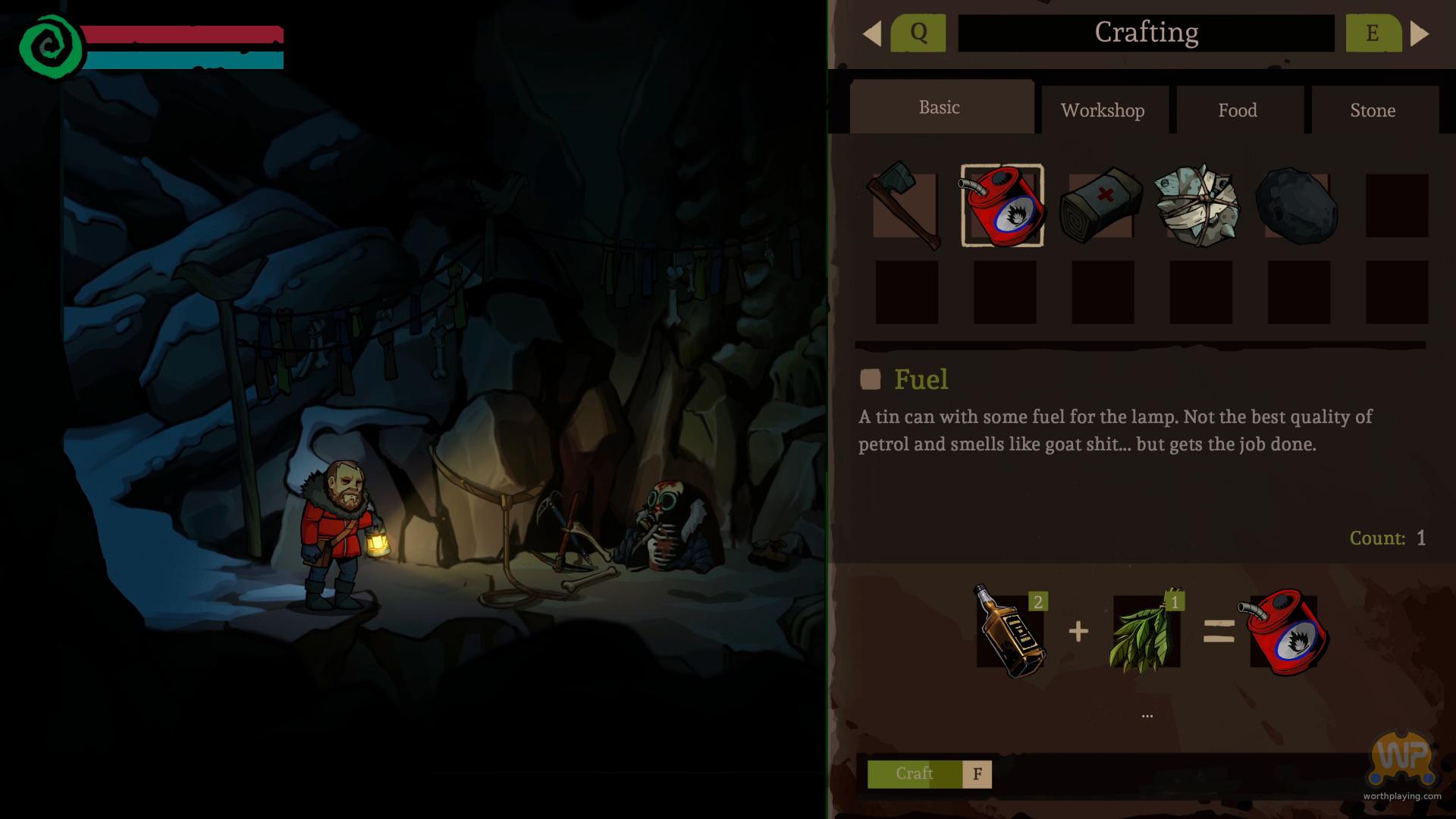
Task: Show the Stone crafting tab
Action: pyautogui.click(x=1373, y=111)
